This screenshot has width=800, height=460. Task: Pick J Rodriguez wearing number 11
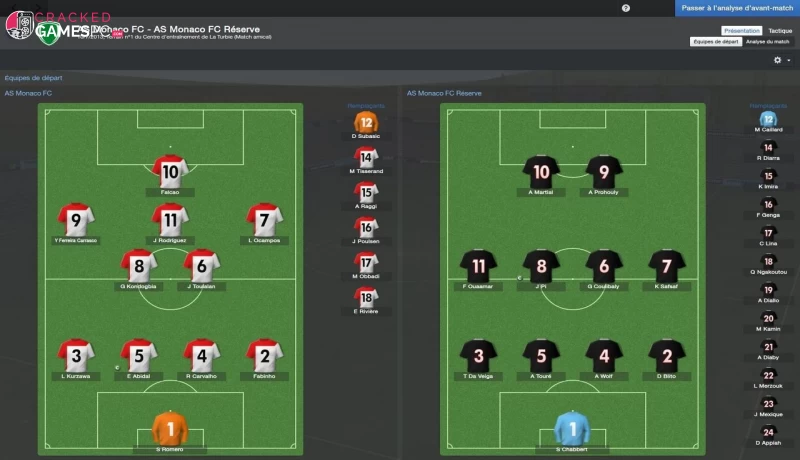point(170,218)
